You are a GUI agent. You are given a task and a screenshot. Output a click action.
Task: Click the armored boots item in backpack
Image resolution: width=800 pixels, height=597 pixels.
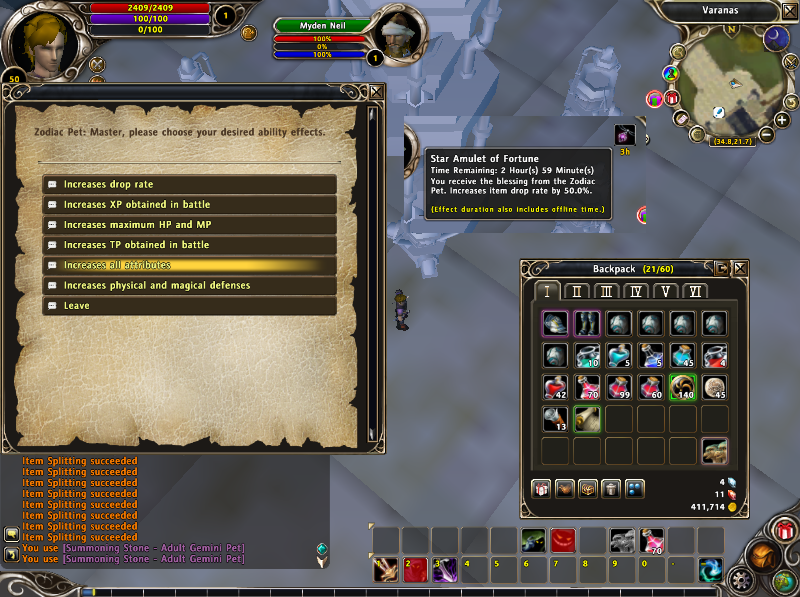[587, 323]
